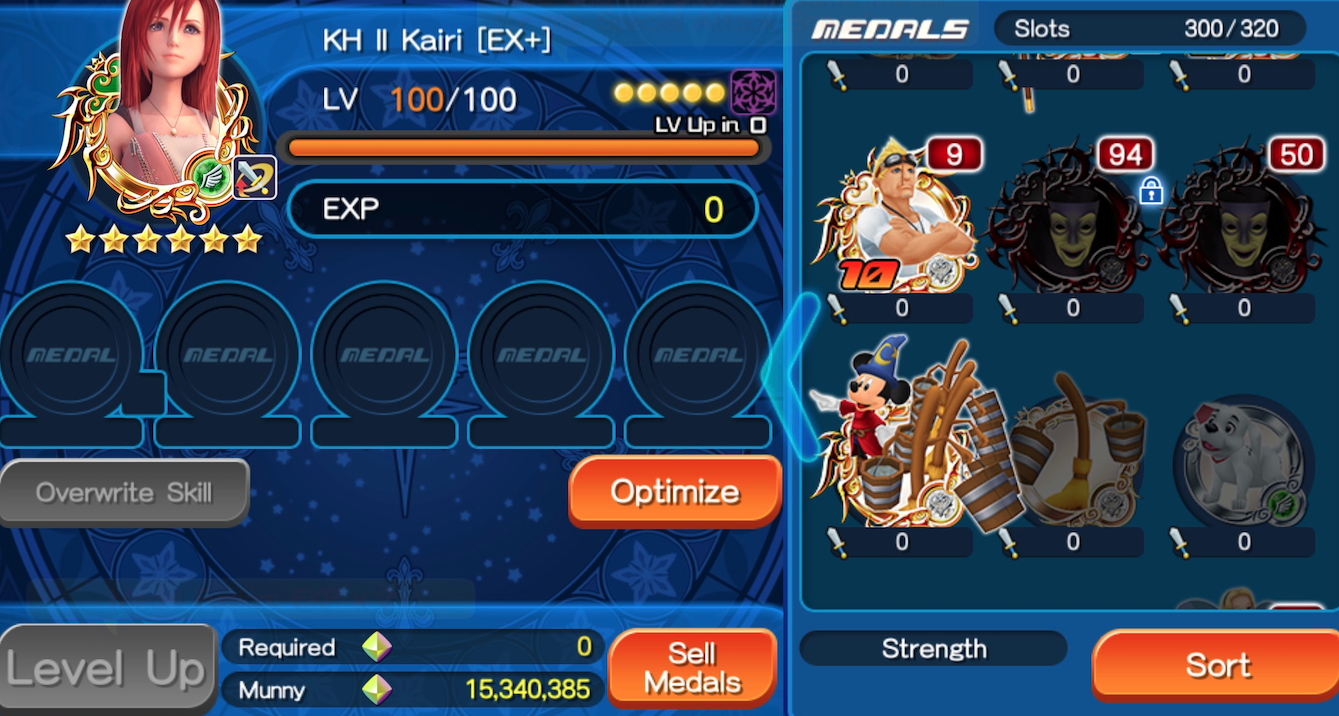Sort the medal list
Image resolution: width=1339 pixels, height=716 pixels.
(x=1217, y=666)
